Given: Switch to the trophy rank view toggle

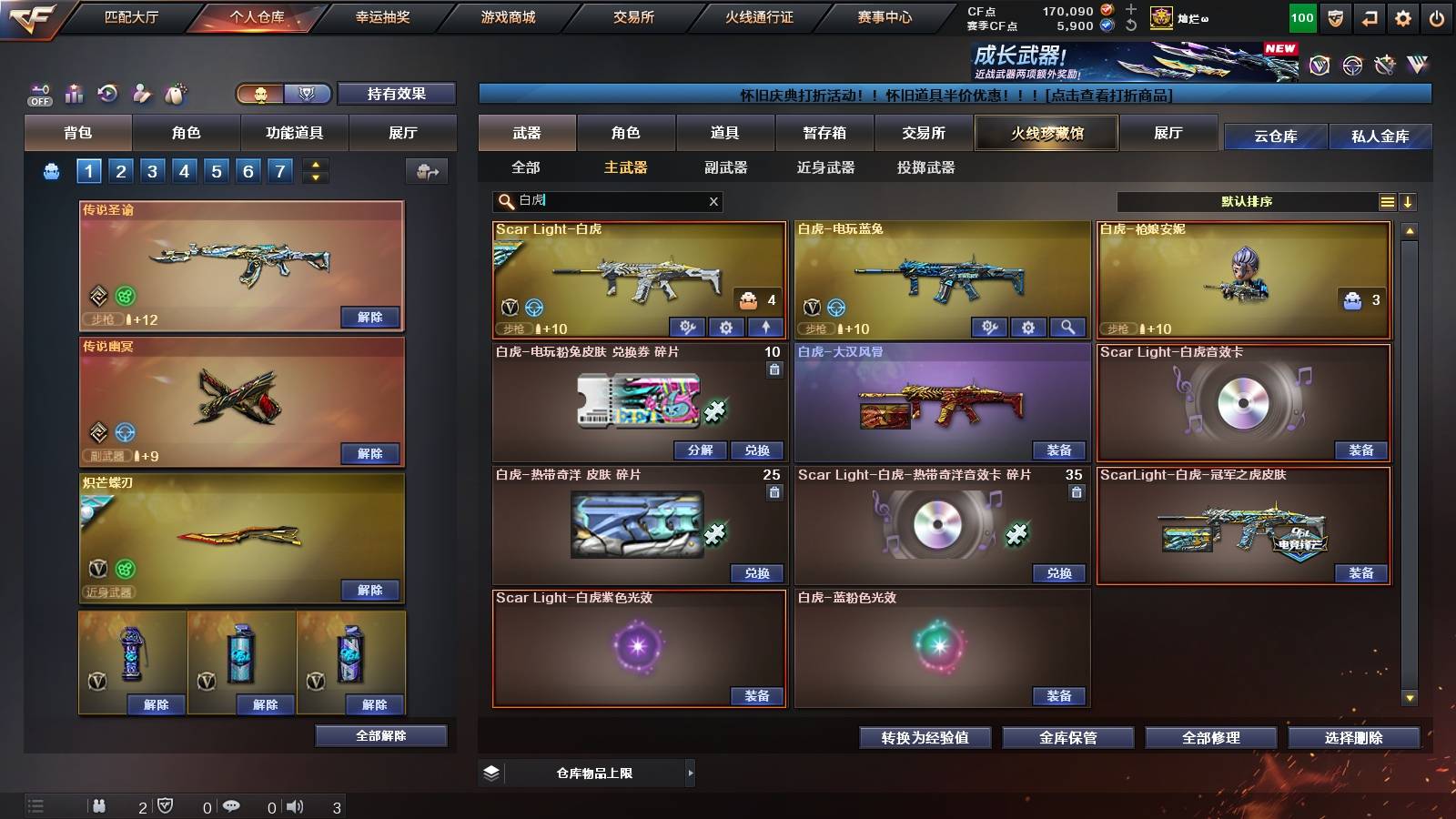Looking at the screenshot, I should tap(307, 94).
